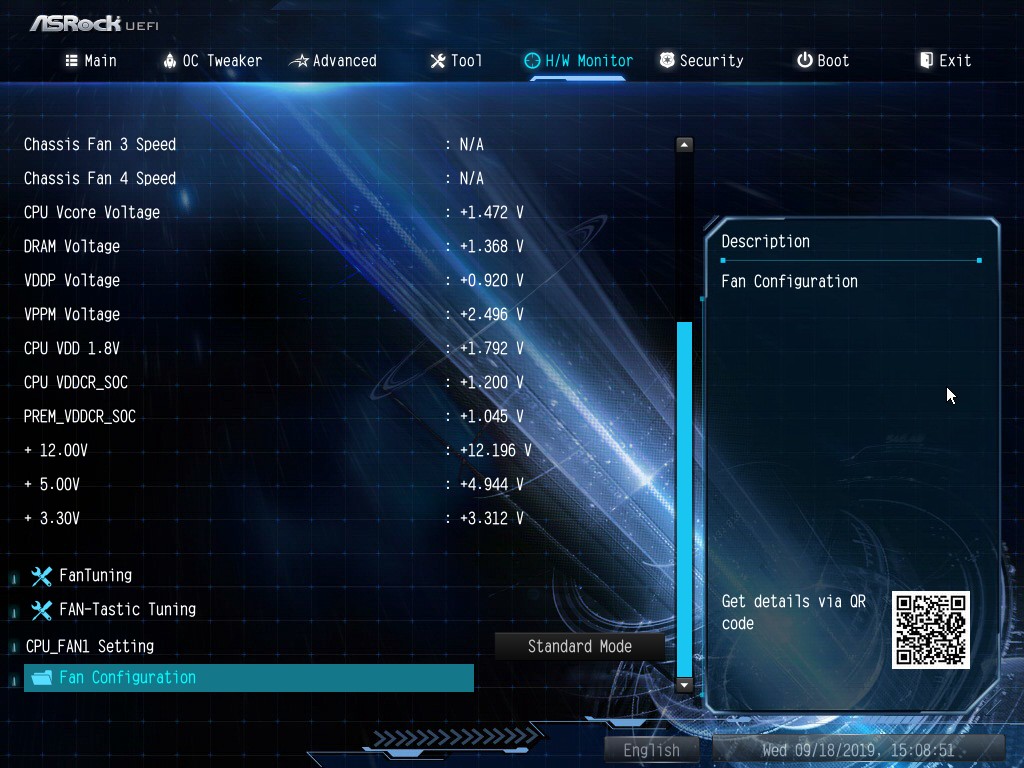Click the scrollbar down arrow
Screen dimensions: 1024x768
click(684, 685)
